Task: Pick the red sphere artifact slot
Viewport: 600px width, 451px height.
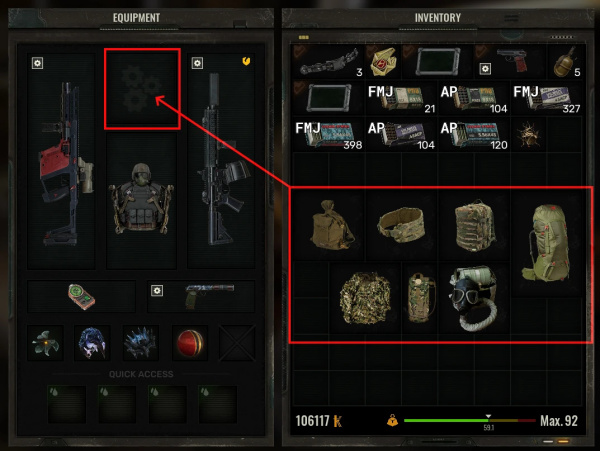Action: (x=188, y=342)
